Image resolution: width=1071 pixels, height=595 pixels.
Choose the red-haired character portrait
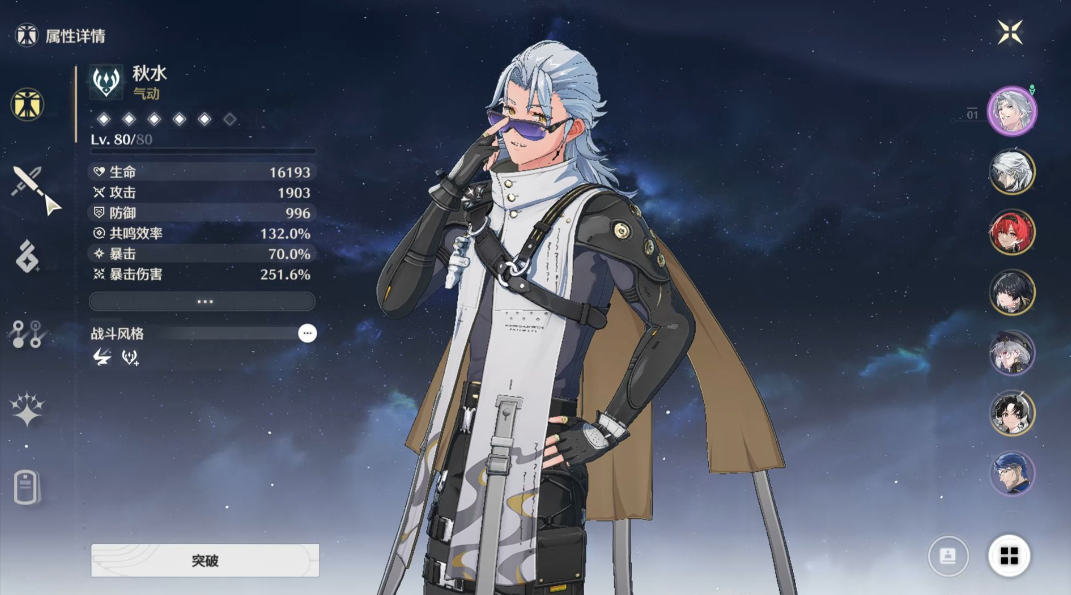tap(1012, 232)
